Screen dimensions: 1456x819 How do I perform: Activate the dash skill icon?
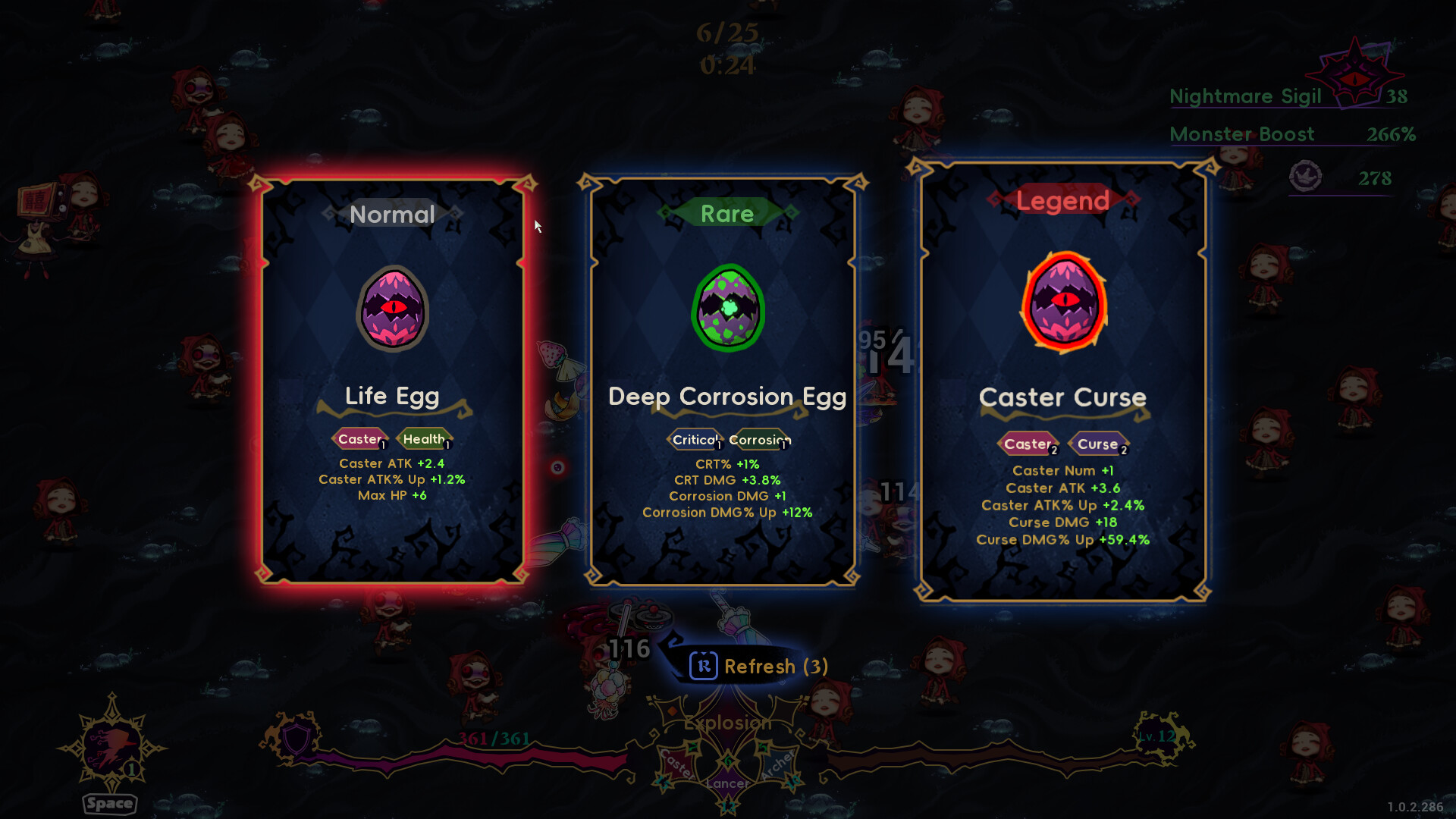[112, 747]
